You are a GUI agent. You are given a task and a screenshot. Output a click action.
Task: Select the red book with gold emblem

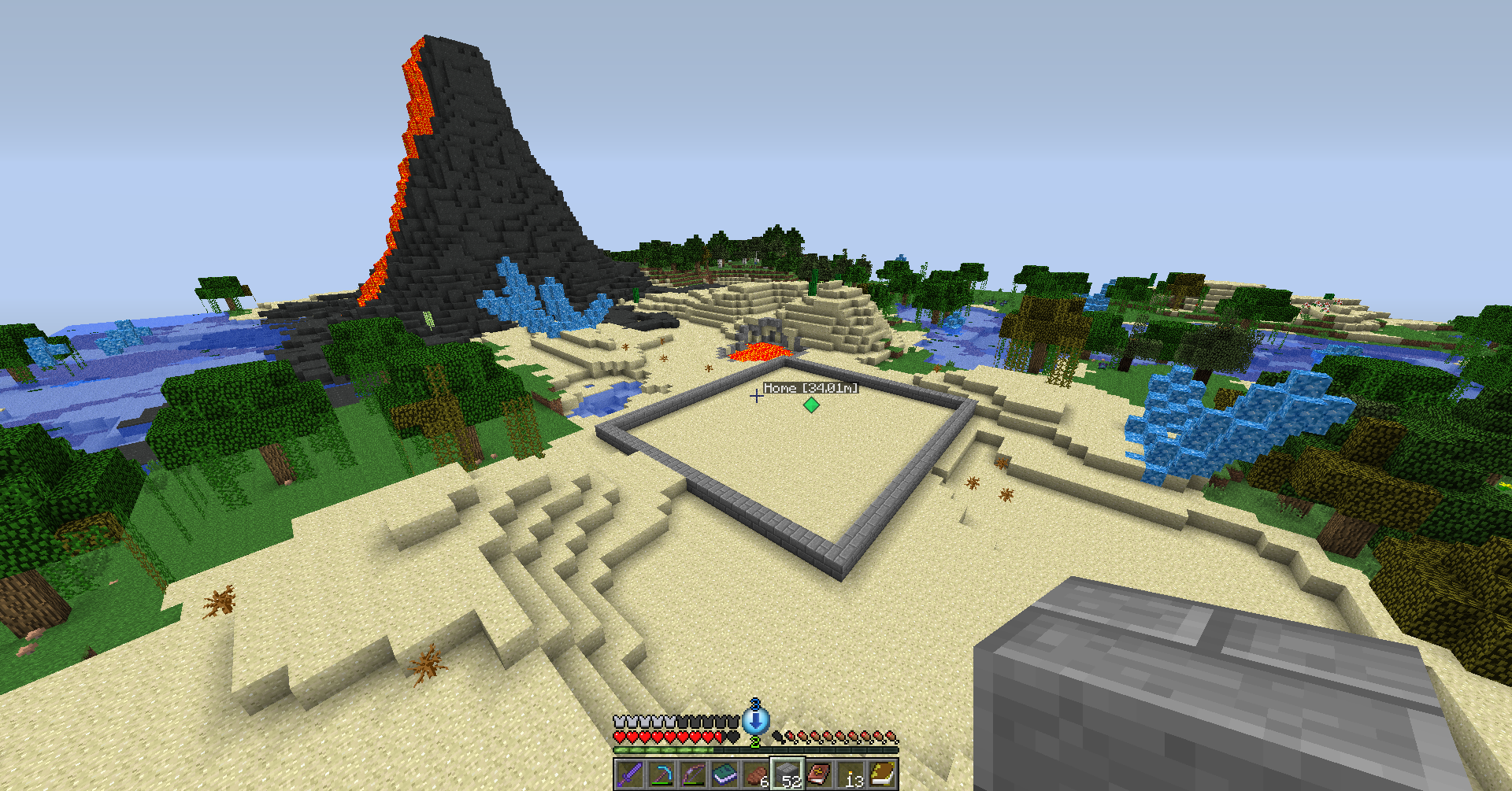tap(818, 774)
